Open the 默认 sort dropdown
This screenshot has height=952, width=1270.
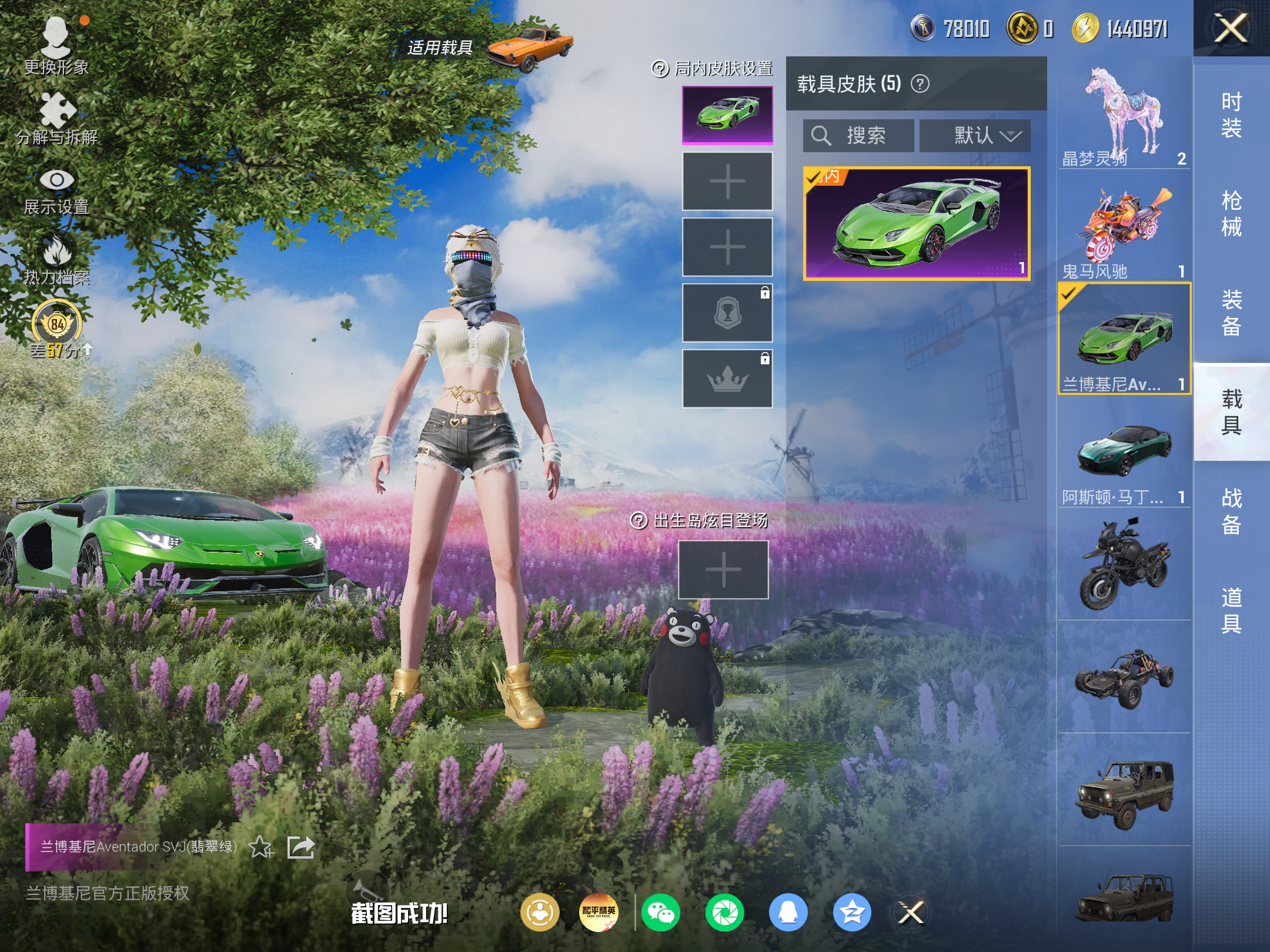(x=975, y=136)
